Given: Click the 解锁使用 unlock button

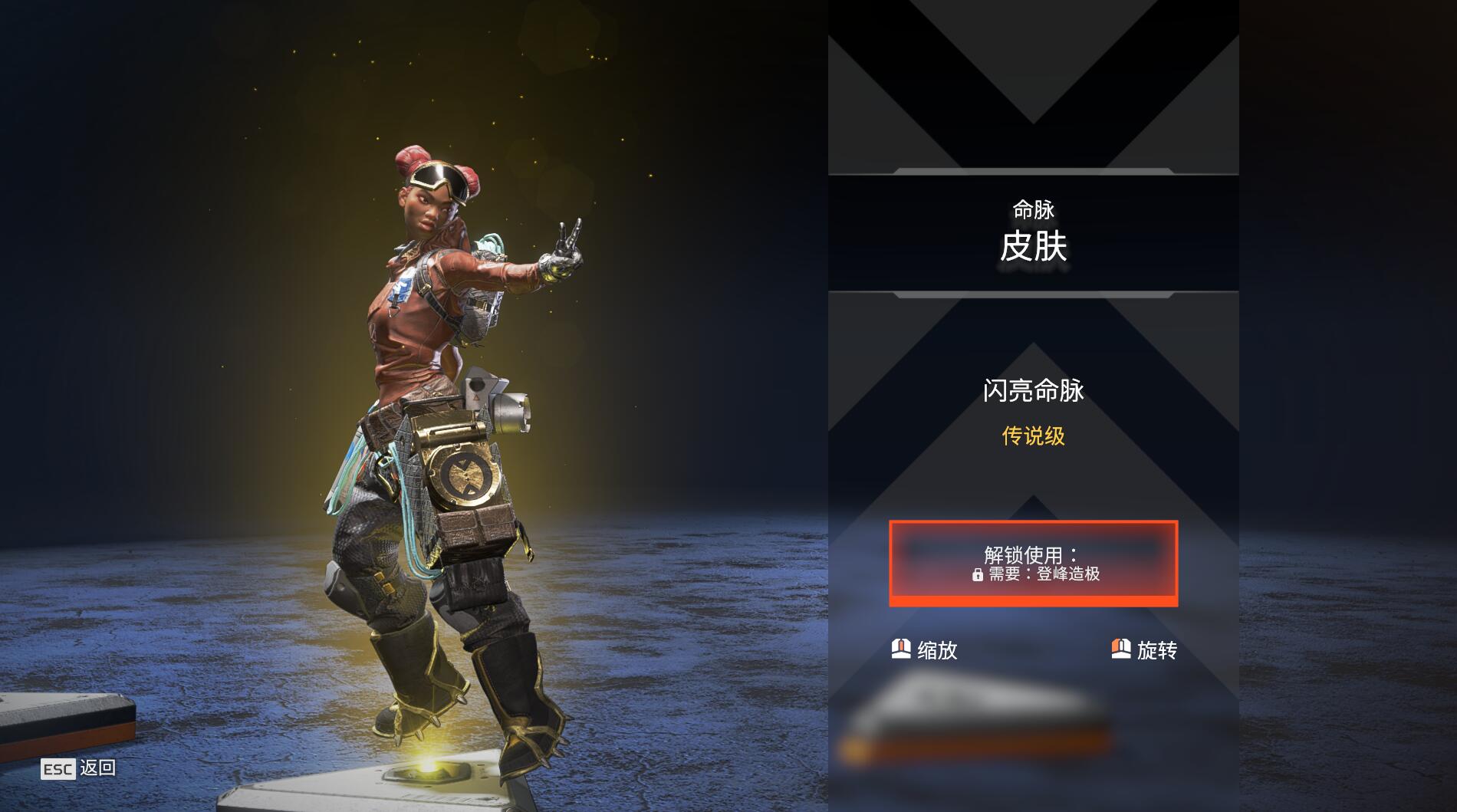Looking at the screenshot, I should pyautogui.click(x=1033, y=564).
